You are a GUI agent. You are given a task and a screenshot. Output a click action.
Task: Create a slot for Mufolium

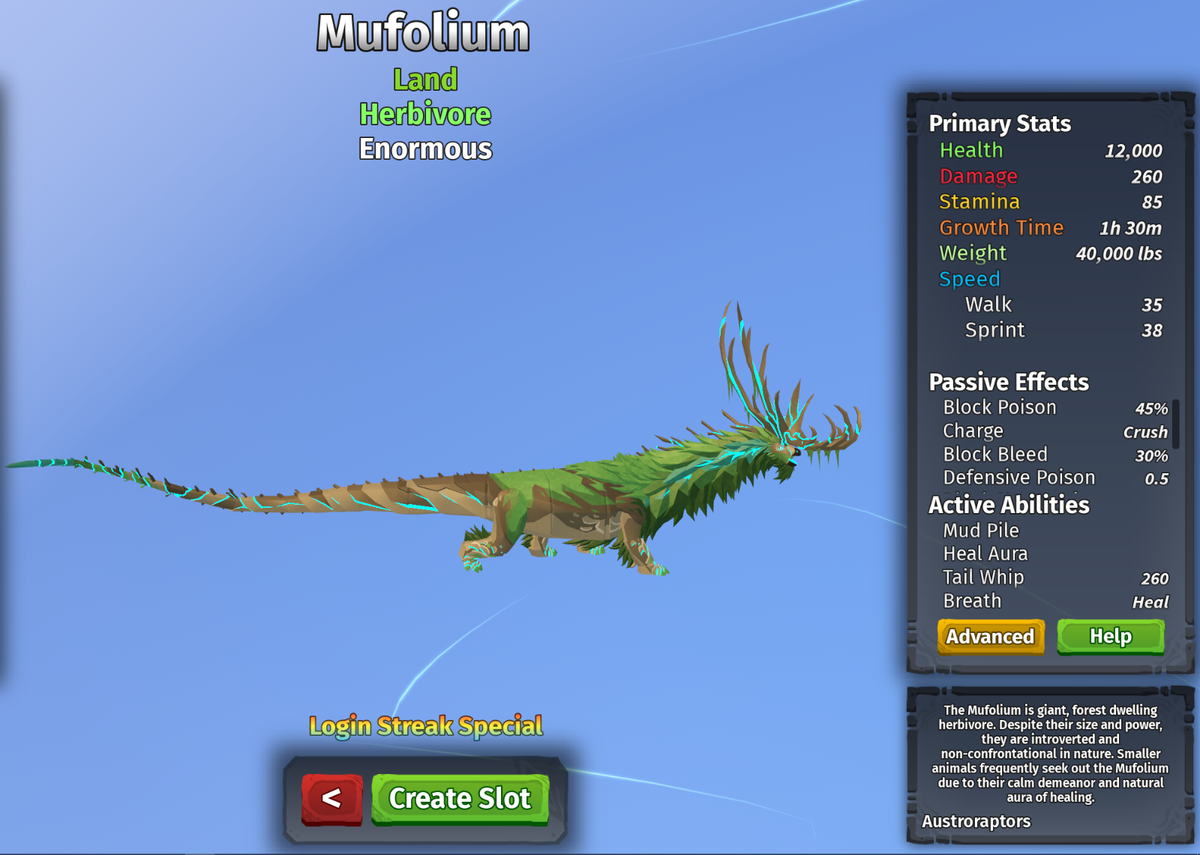tap(460, 798)
